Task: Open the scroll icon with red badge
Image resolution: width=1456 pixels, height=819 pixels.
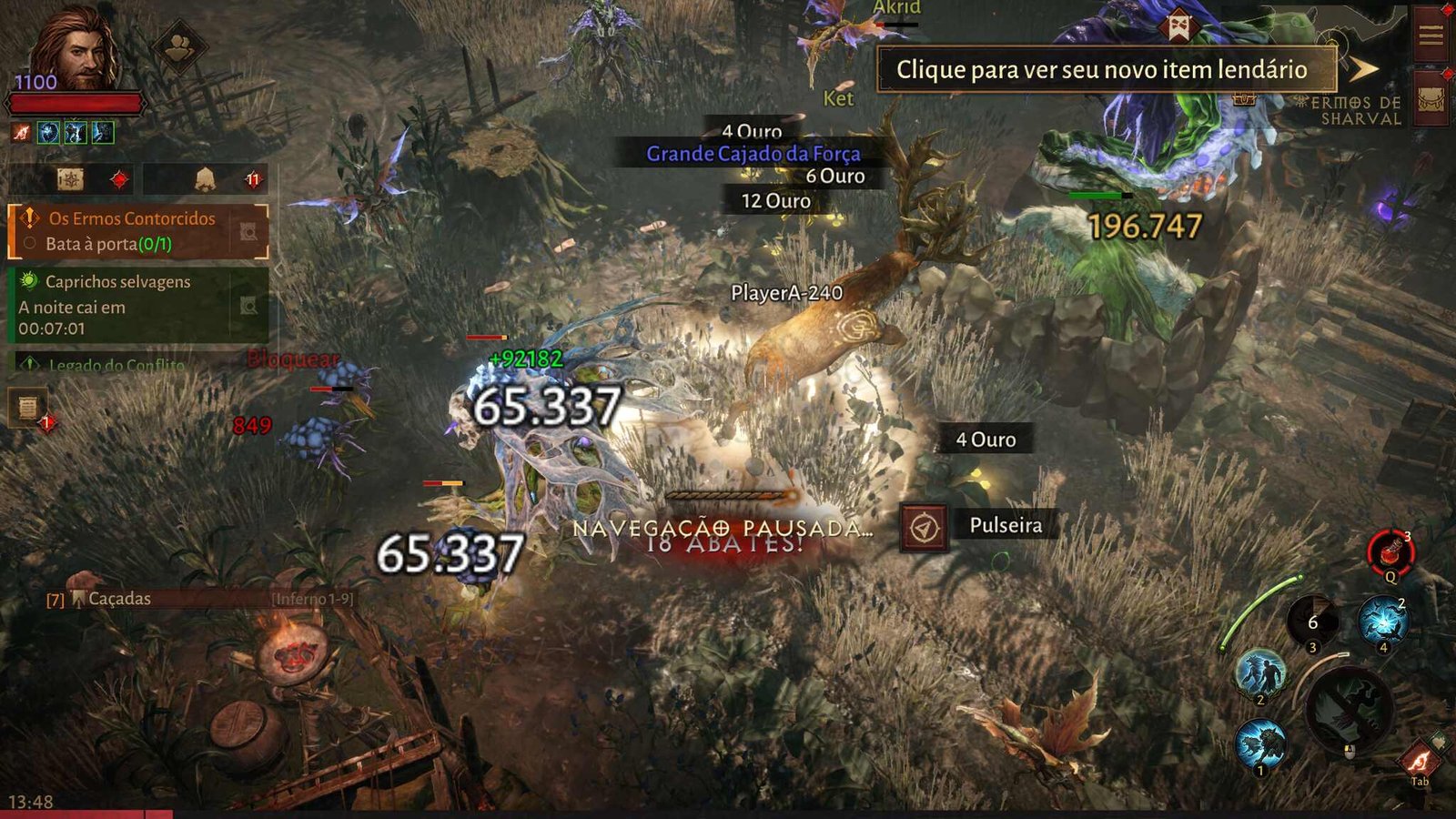Action: (x=28, y=407)
